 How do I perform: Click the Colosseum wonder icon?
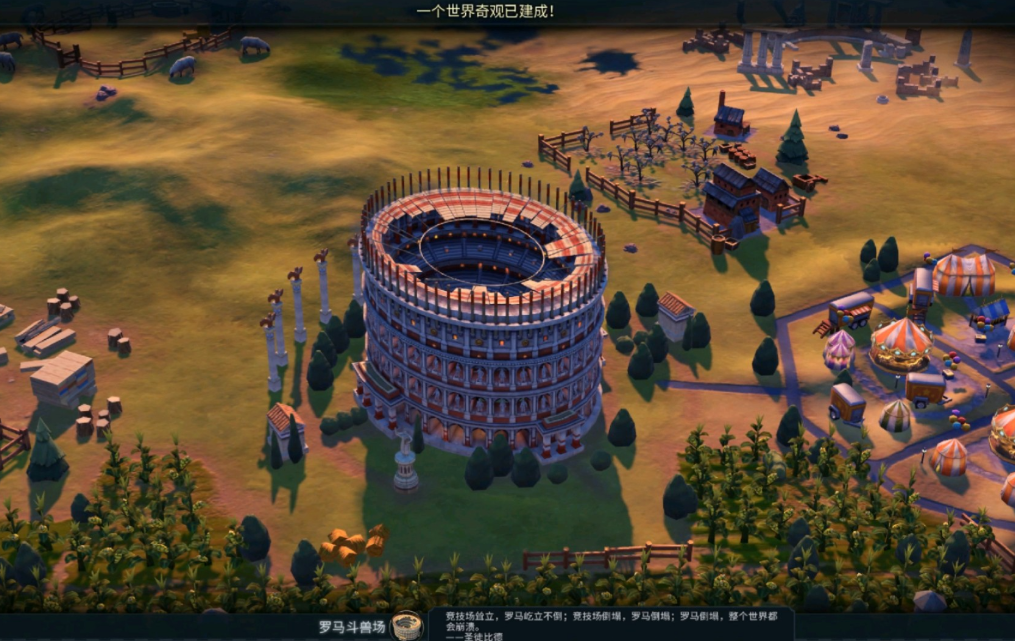(406, 627)
